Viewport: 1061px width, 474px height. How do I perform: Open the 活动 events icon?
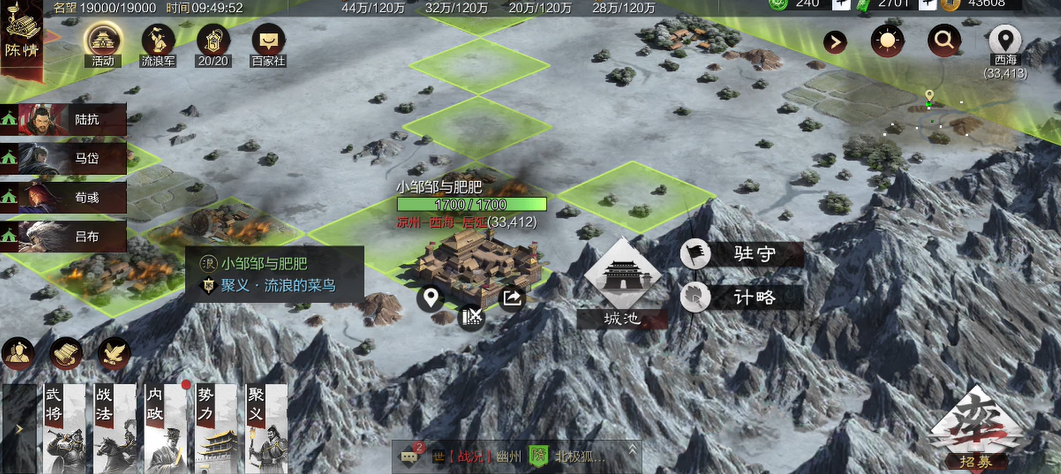click(x=102, y=42)
